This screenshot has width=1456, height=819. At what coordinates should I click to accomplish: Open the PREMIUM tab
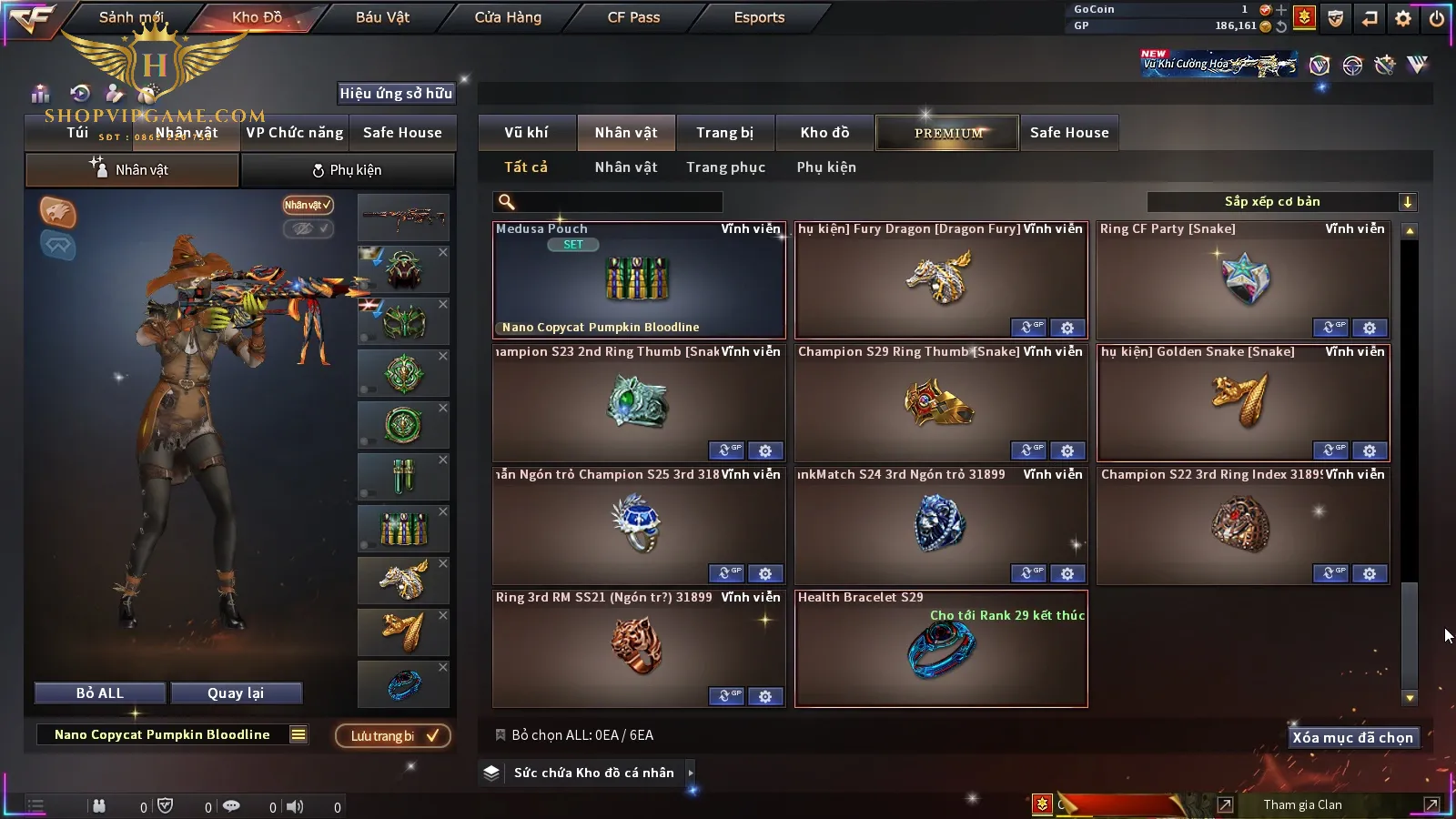coord(947,133)
